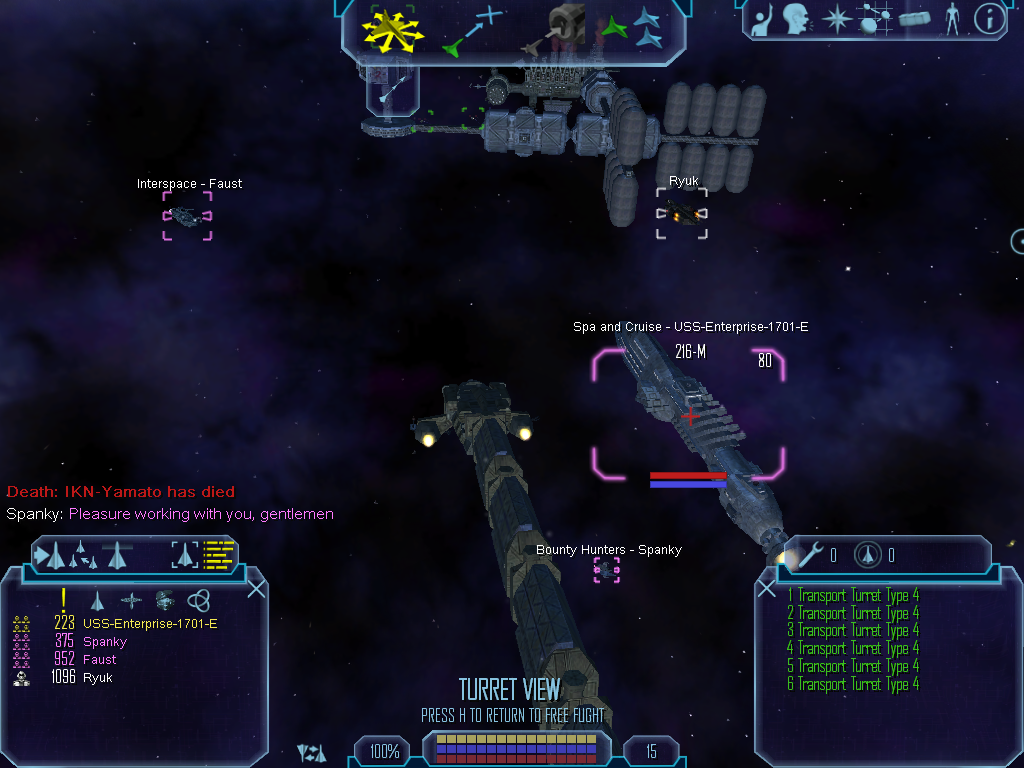The width and height of the screenshot is (1024, 768).
Task: Close the contact list panel
Action: (256, 588)
